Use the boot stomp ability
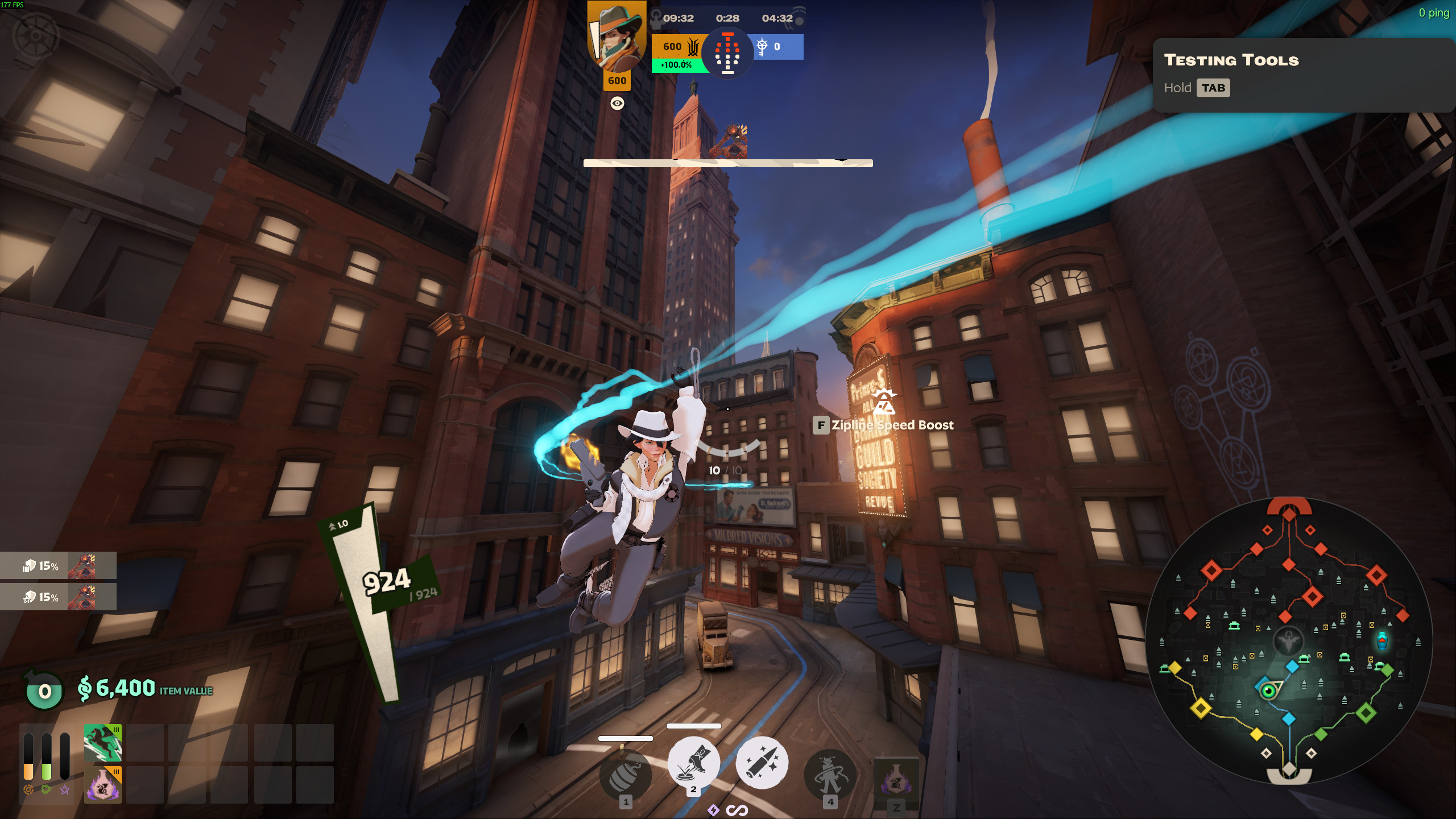The image size is (1456, 819). point(693,762)
